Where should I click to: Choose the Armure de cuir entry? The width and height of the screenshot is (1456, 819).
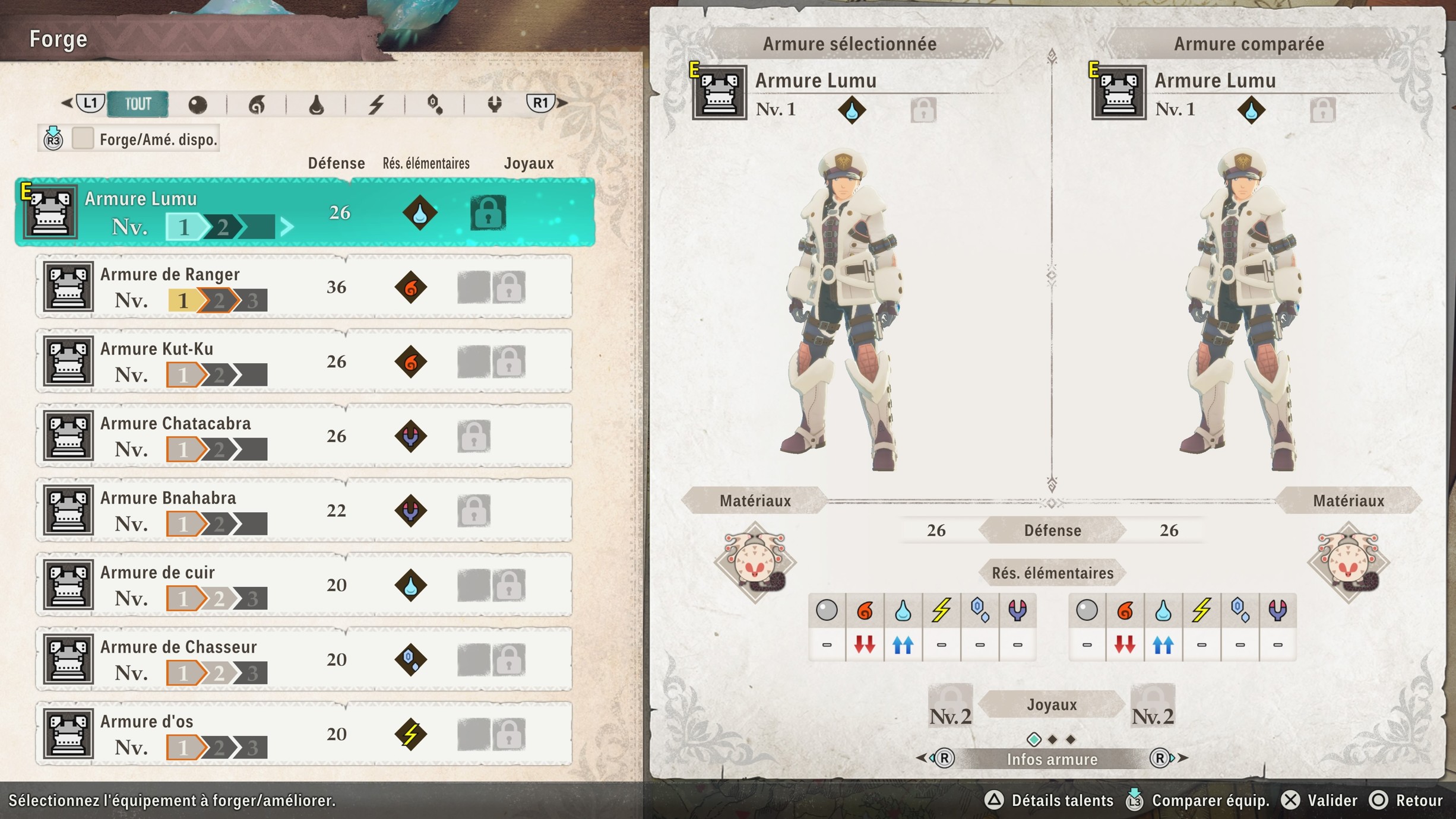304,585
